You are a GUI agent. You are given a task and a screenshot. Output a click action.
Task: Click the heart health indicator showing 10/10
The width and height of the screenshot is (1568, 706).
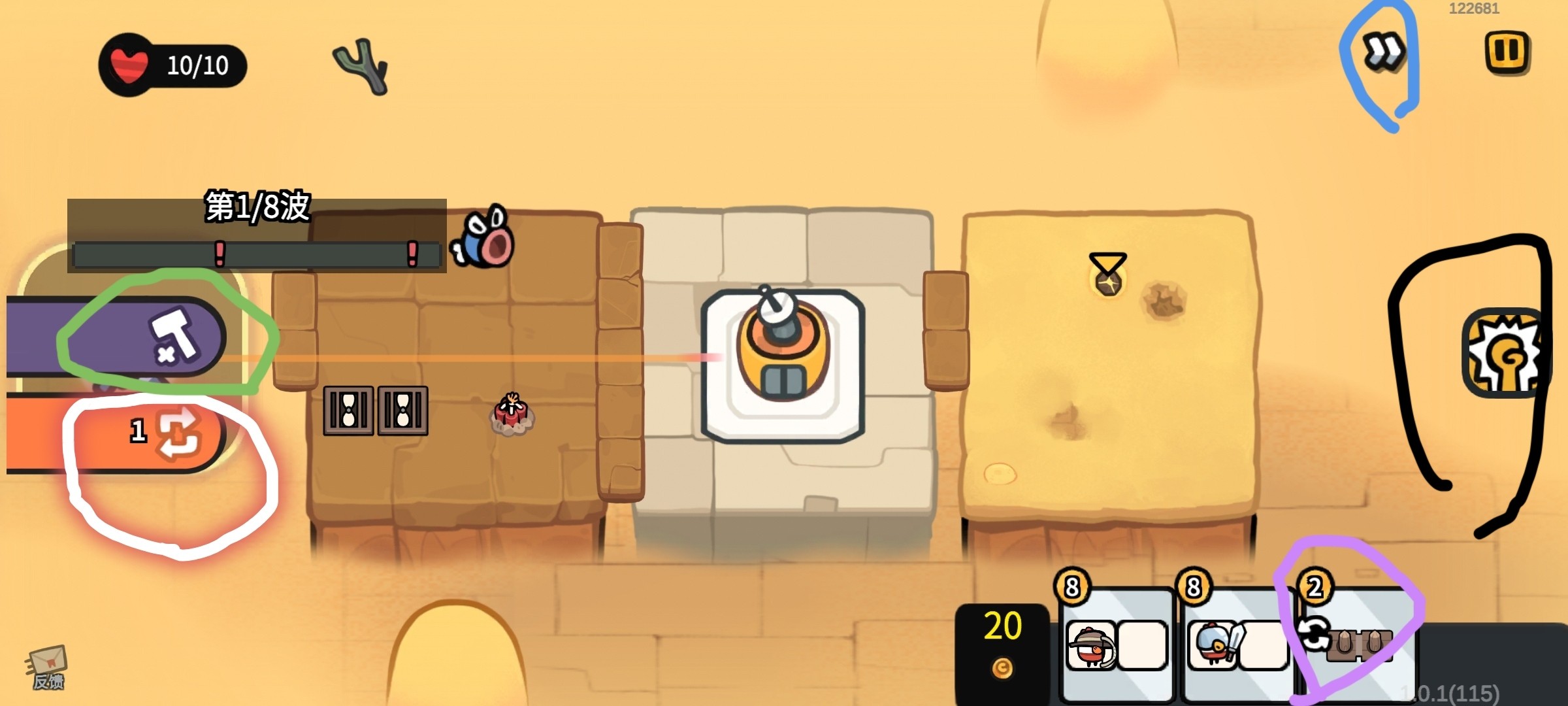127,65
